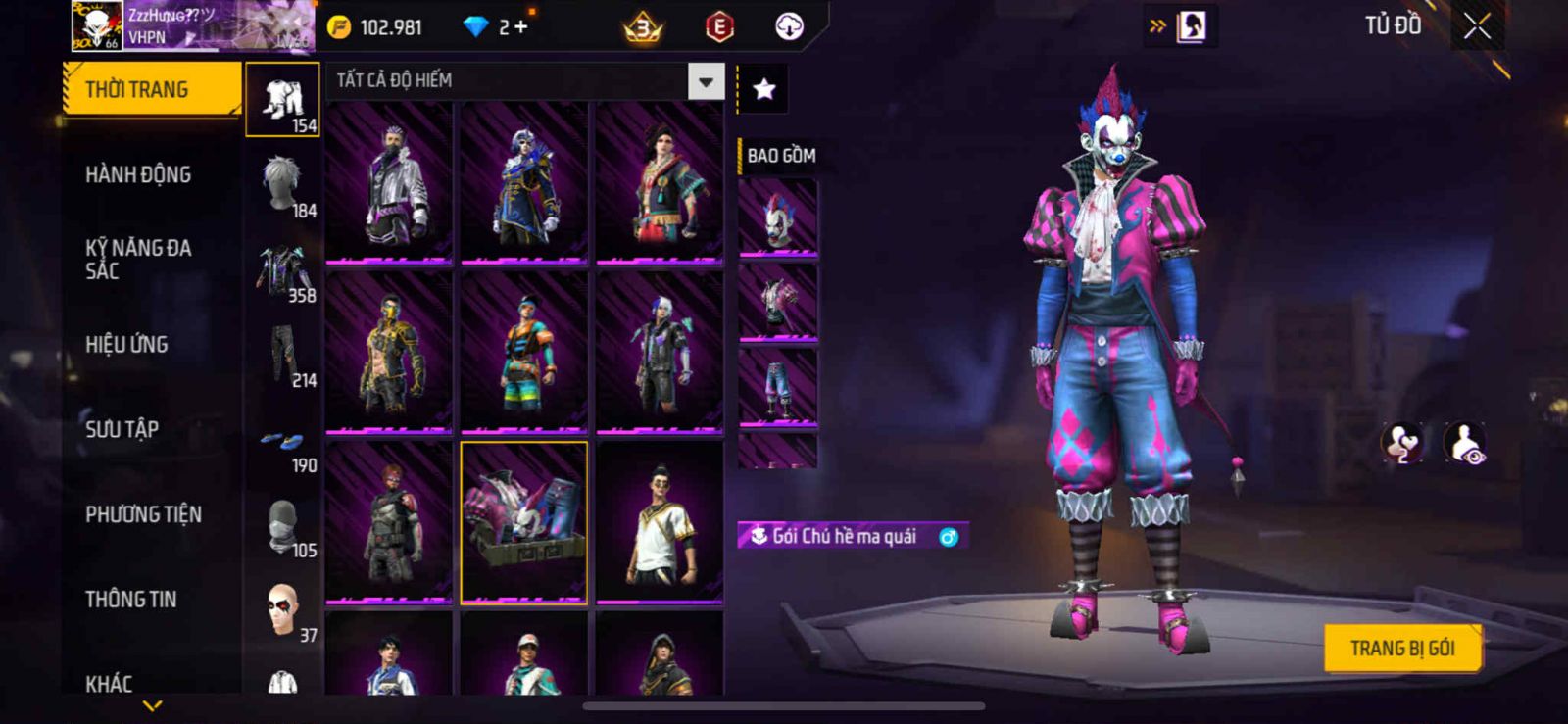Open the HÀNH ĐỘNG category

coord(138,175)
